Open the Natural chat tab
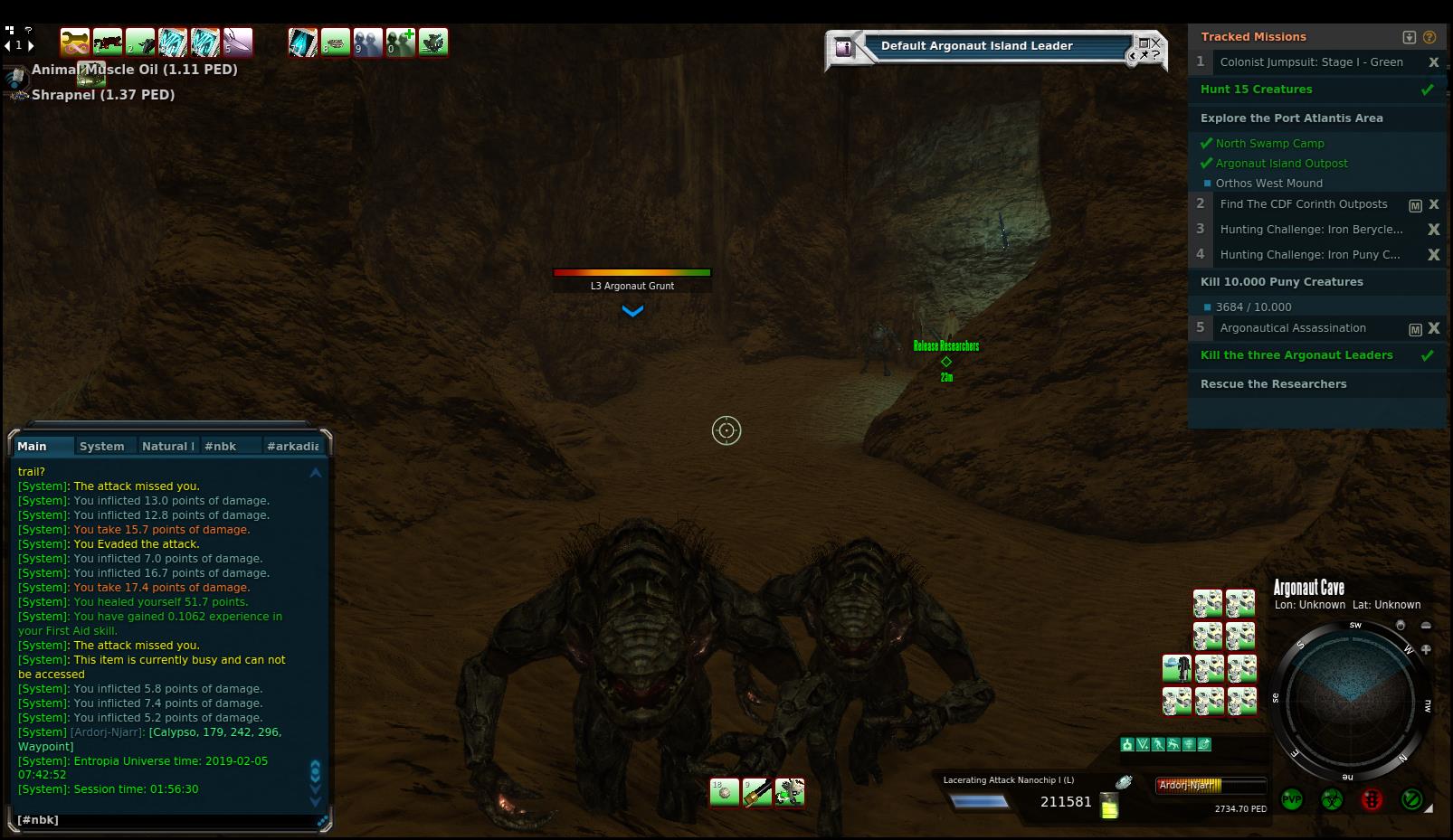The width and height of the screenshot is (1453, 840). (x=167, y=446)
